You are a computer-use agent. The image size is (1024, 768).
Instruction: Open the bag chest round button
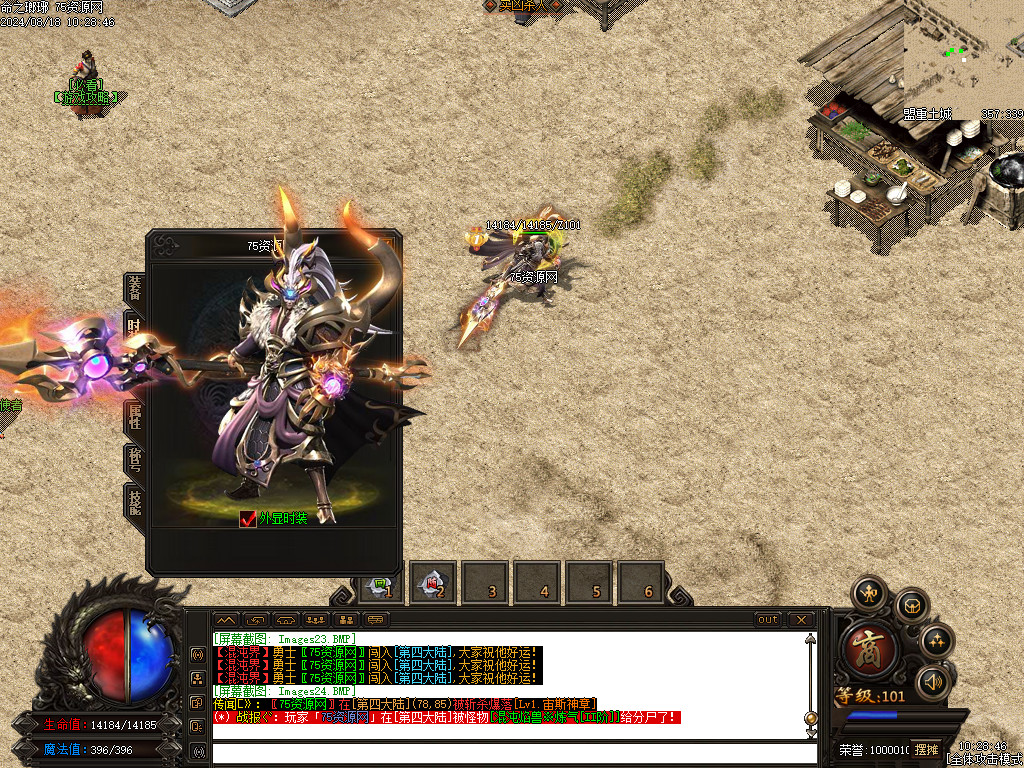tap(911, 605)
